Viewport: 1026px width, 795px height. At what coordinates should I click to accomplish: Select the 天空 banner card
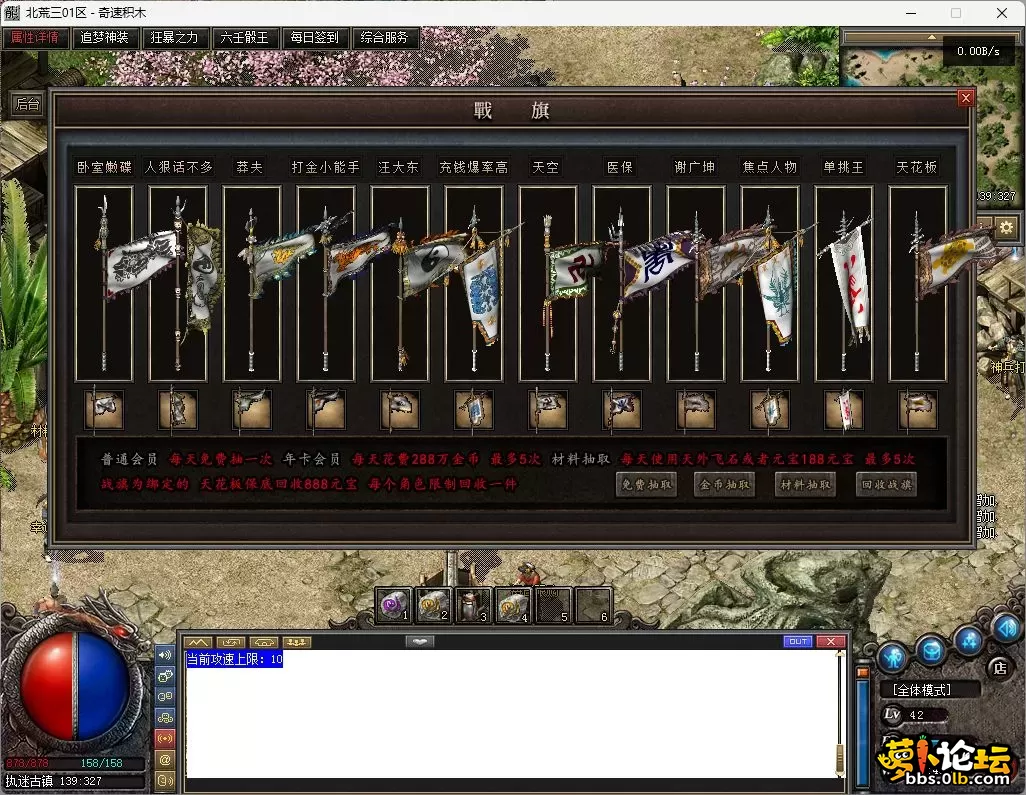(x=547, y=283)
